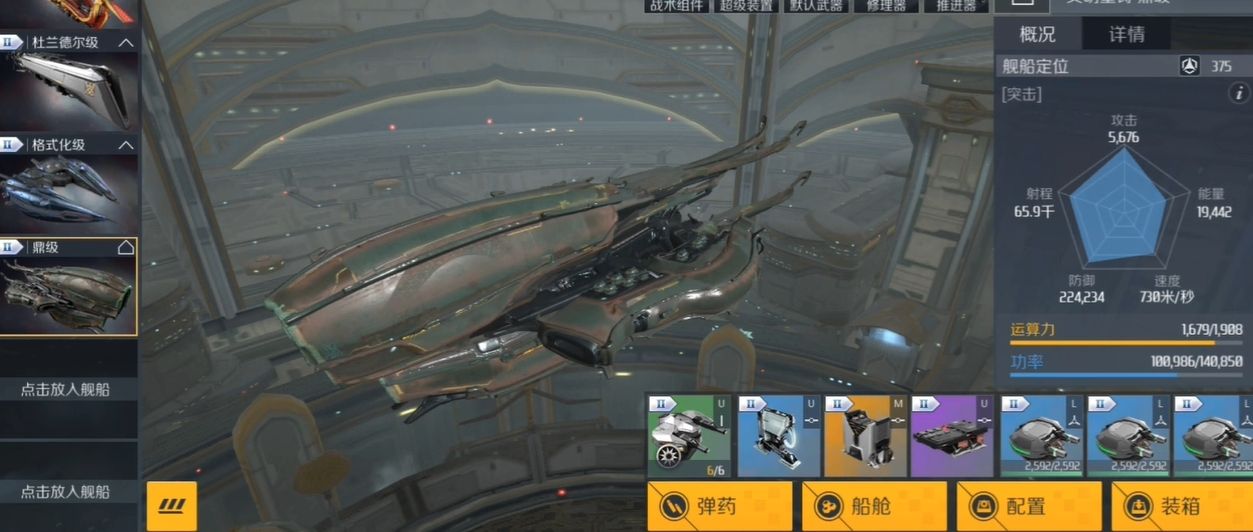Choose the 装箱 packing button

(x=1183, y=506)
